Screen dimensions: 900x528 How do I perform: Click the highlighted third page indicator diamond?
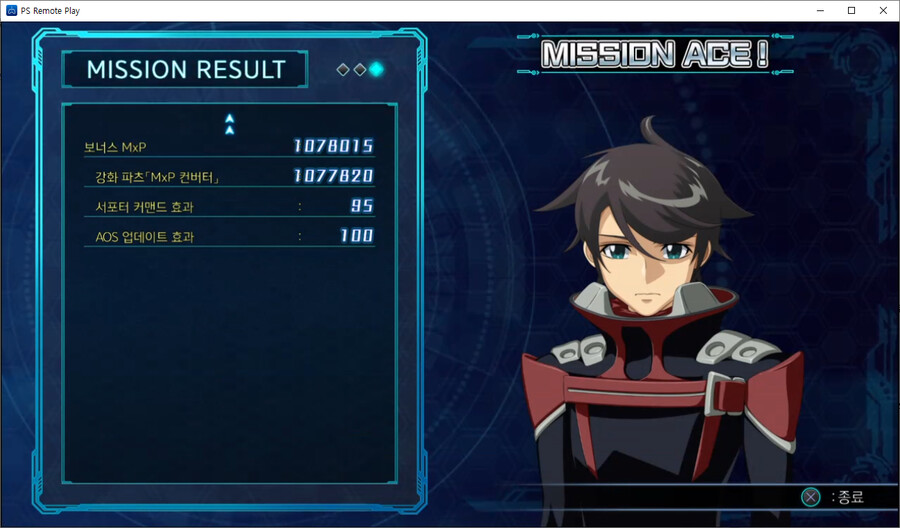(x=376, y=69)
